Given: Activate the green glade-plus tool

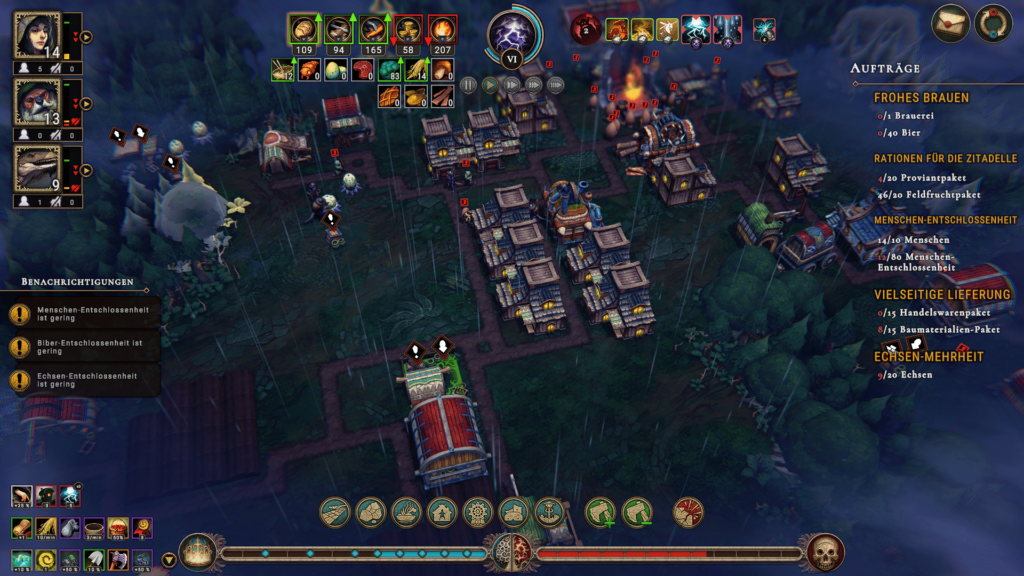Looking at the screenshot, I should (x=600, y=513).
